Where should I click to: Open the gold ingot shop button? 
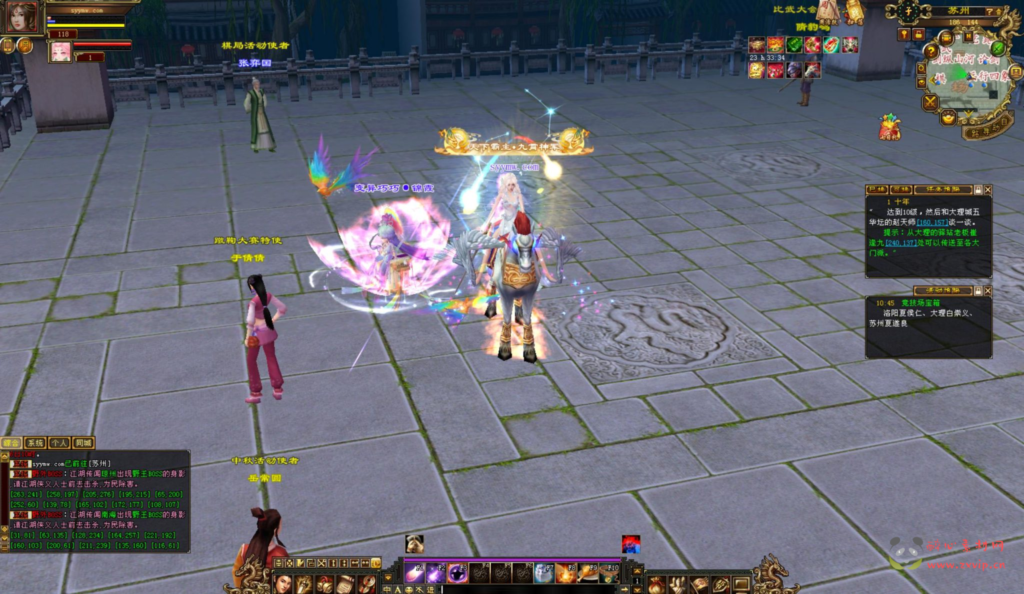pyautogui.click(x=947, y=117)
